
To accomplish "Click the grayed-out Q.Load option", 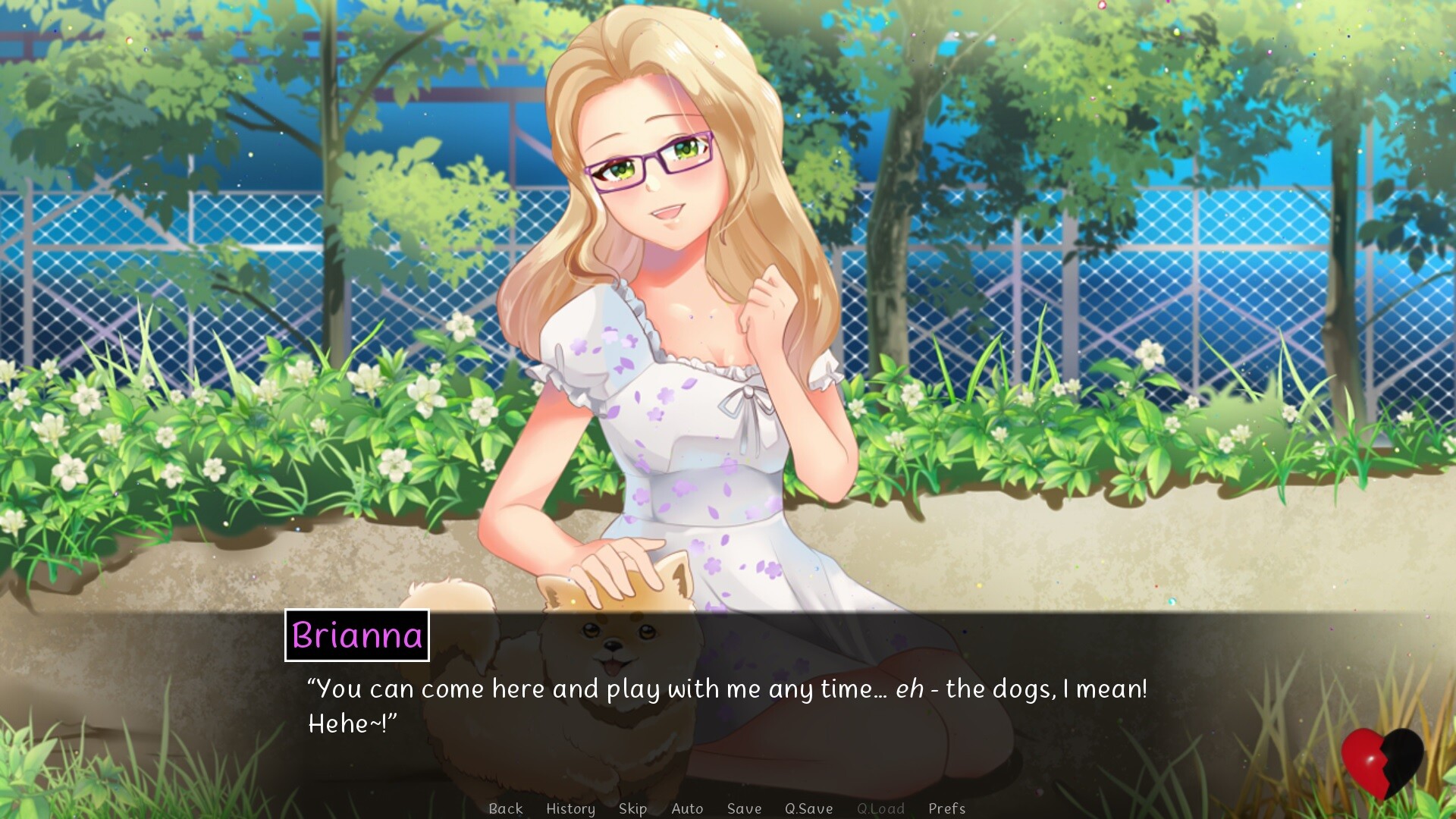I will (880, 808).
